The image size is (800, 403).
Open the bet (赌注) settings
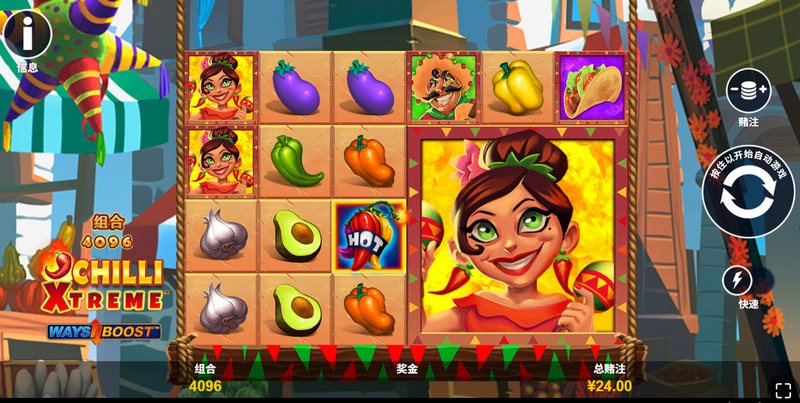click(x=748, y=90)
